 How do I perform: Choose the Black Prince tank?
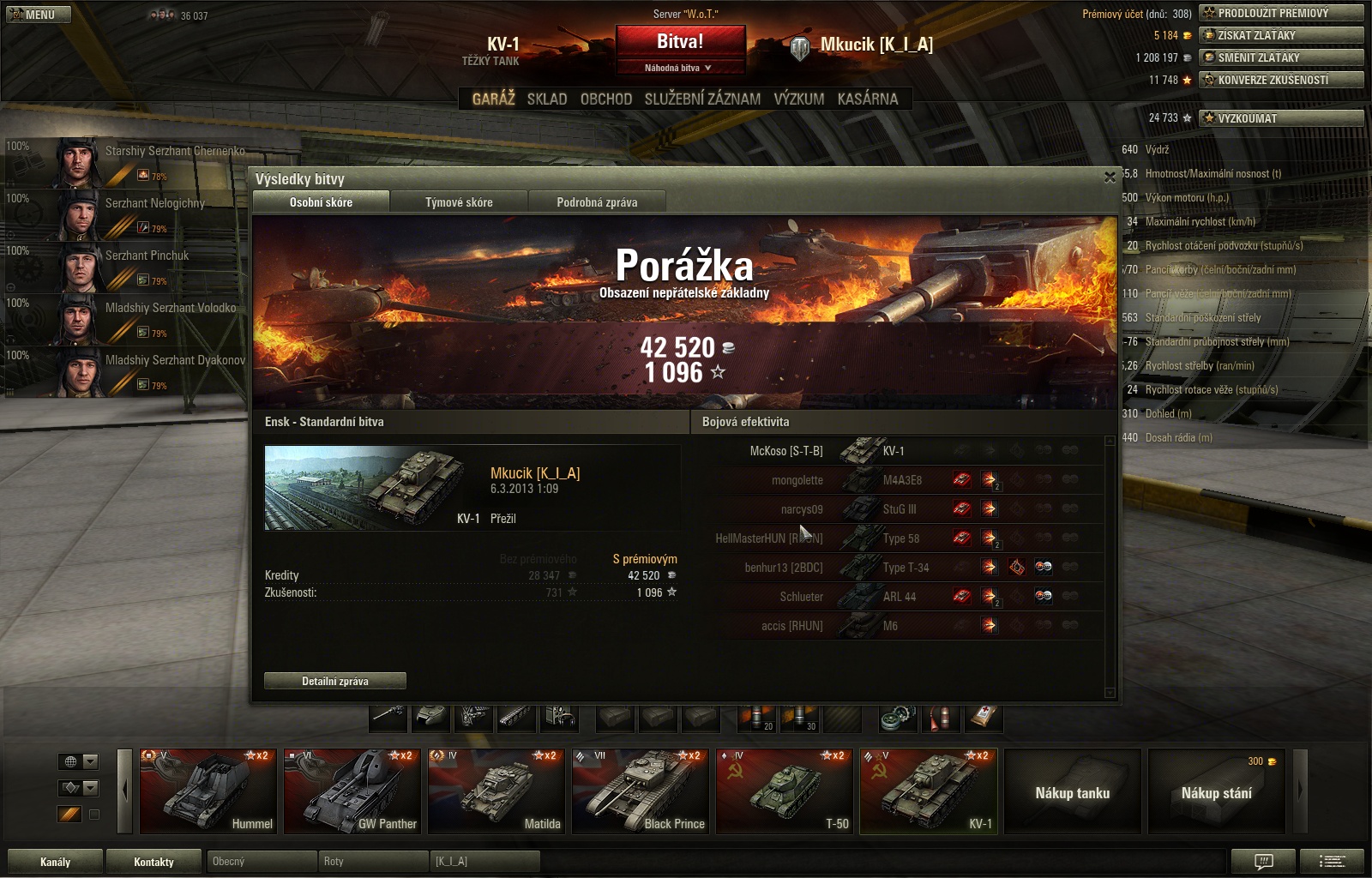pos(641,791)
